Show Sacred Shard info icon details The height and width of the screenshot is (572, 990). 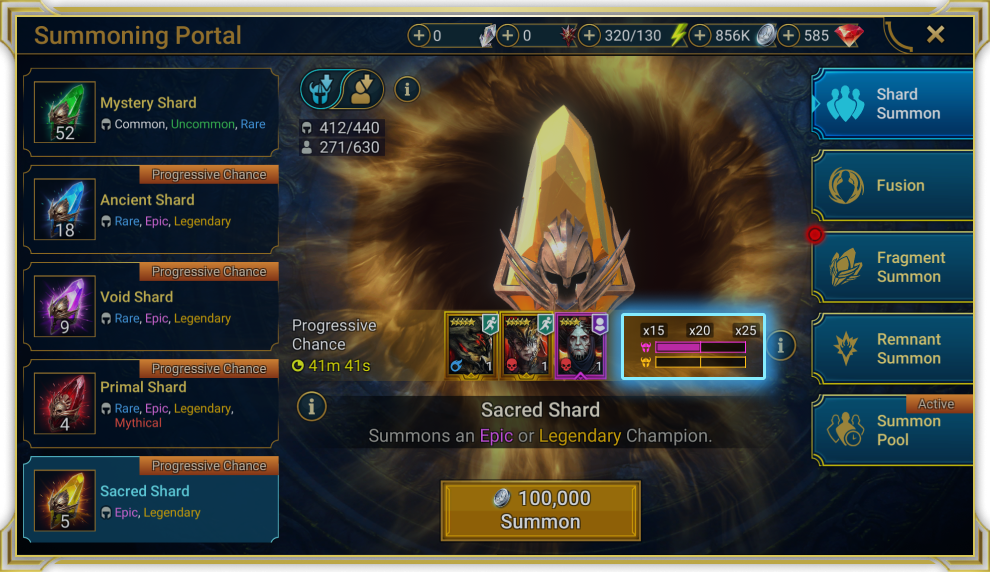[312, 406]
